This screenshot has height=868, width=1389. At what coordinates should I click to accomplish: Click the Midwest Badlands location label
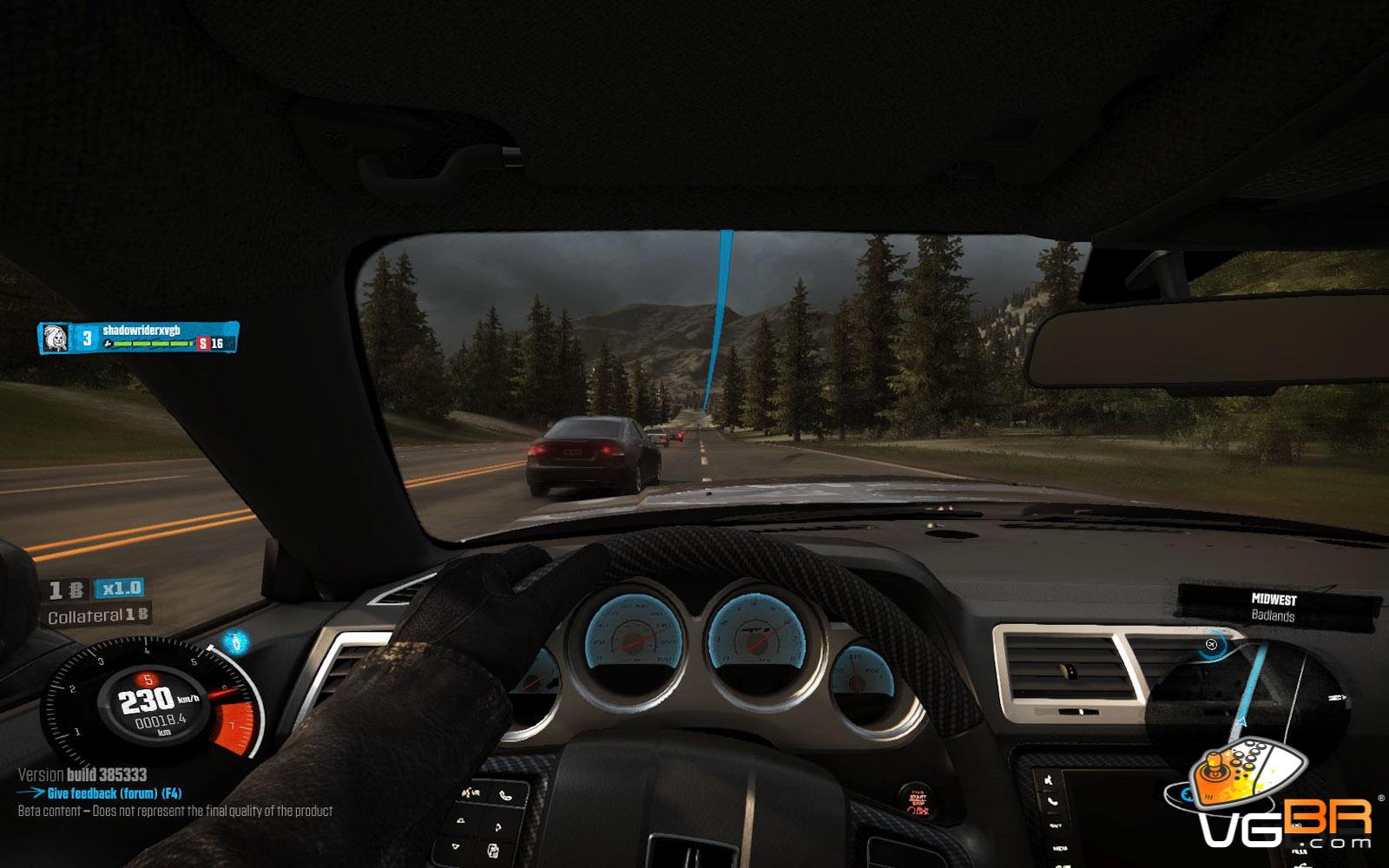1274,608
